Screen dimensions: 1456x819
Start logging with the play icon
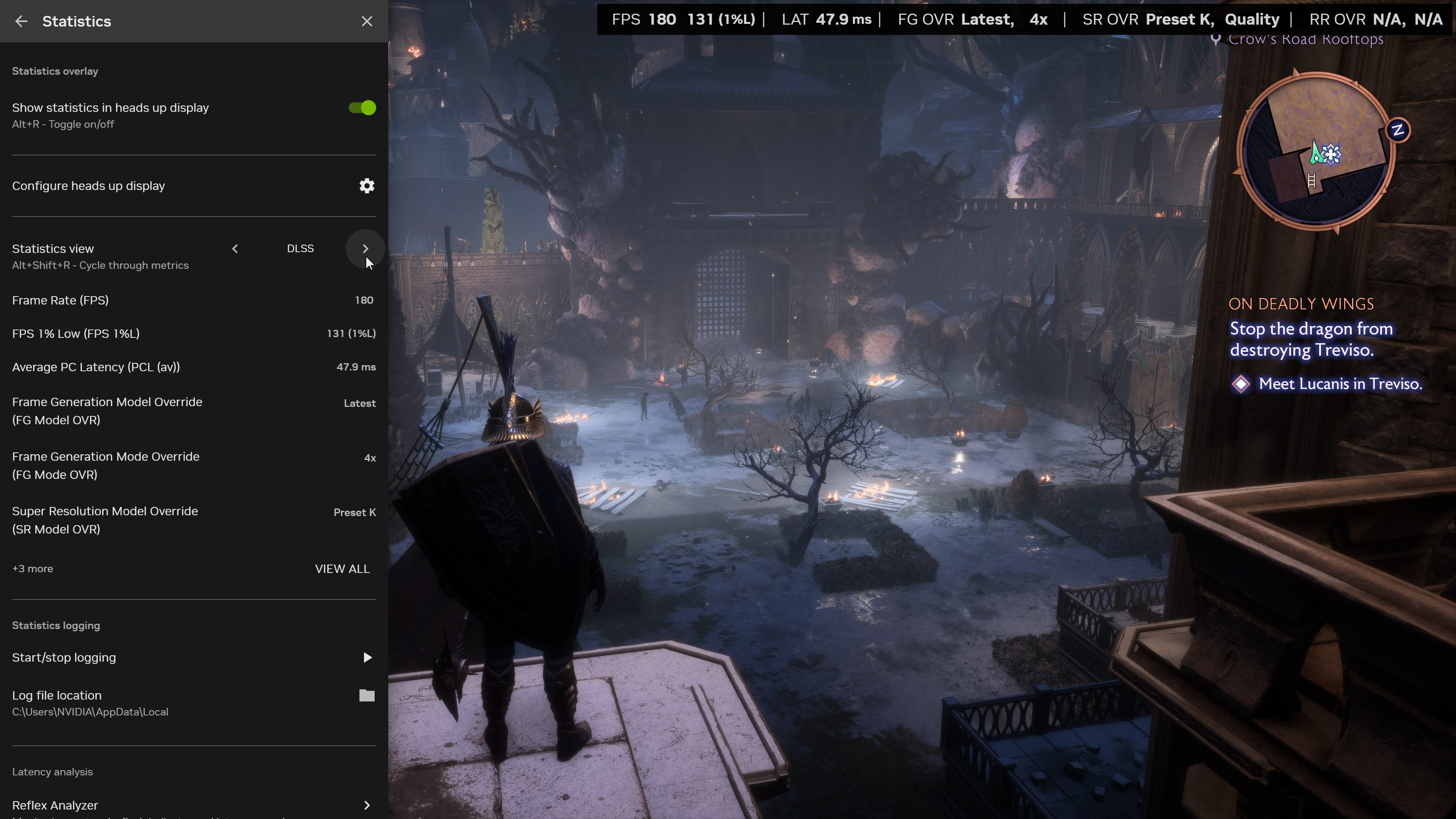click(x=367, y=657)
